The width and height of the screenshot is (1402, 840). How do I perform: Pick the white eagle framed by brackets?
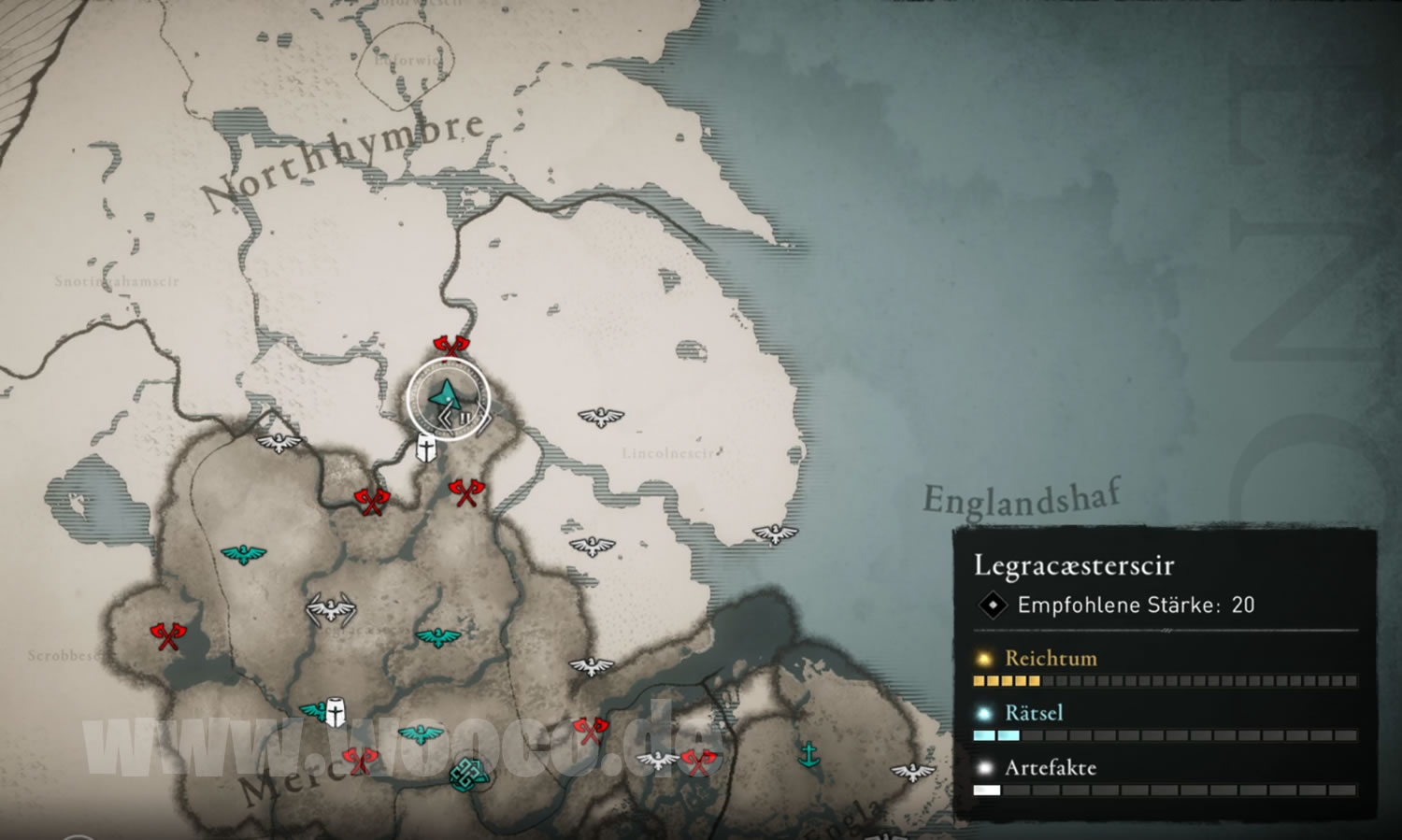pos(331,609)
